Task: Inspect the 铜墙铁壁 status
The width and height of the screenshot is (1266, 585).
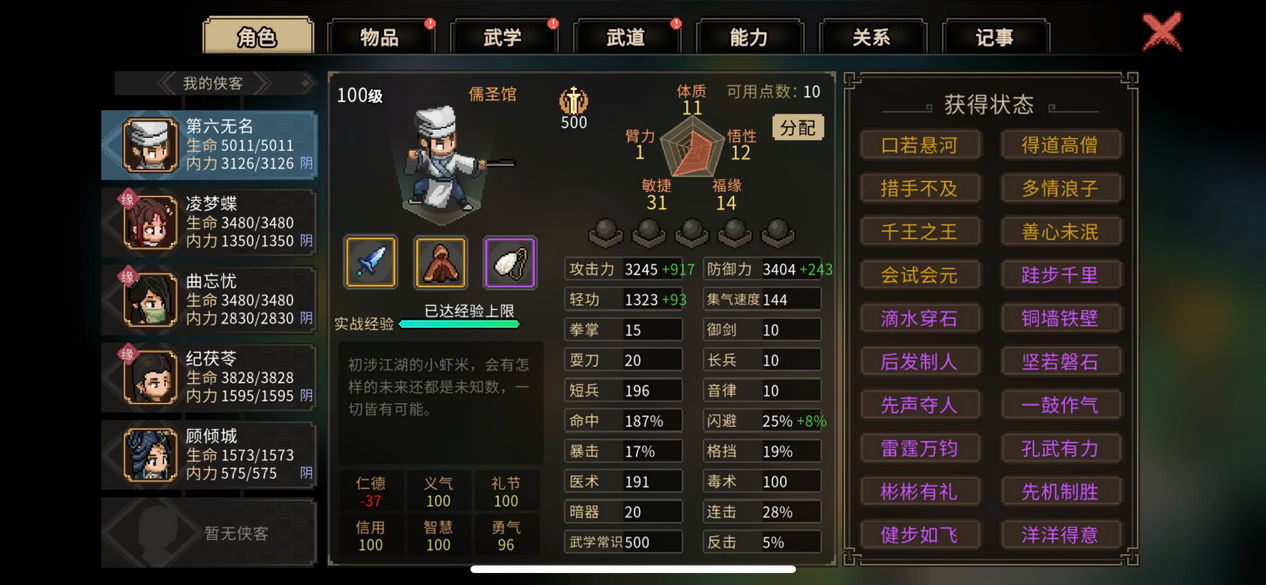Action: pyautogui.click(x=1060, y=318)
